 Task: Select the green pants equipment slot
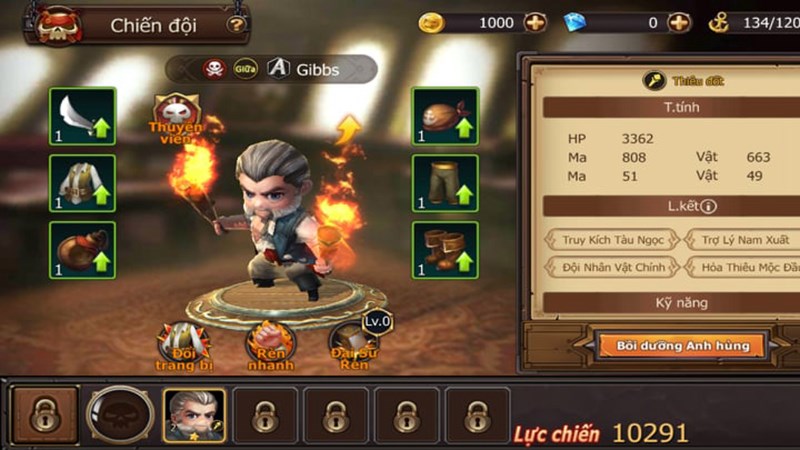coord(445,183)
